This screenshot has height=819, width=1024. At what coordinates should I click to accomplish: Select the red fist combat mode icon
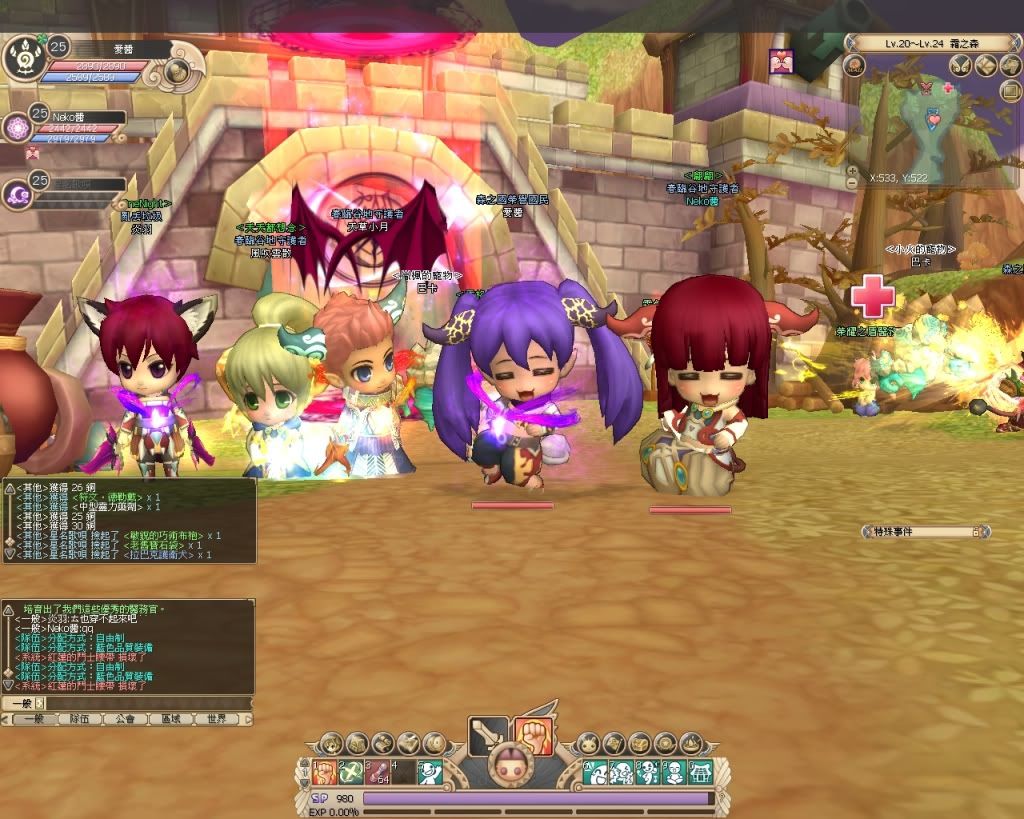(x=533, y=737)
